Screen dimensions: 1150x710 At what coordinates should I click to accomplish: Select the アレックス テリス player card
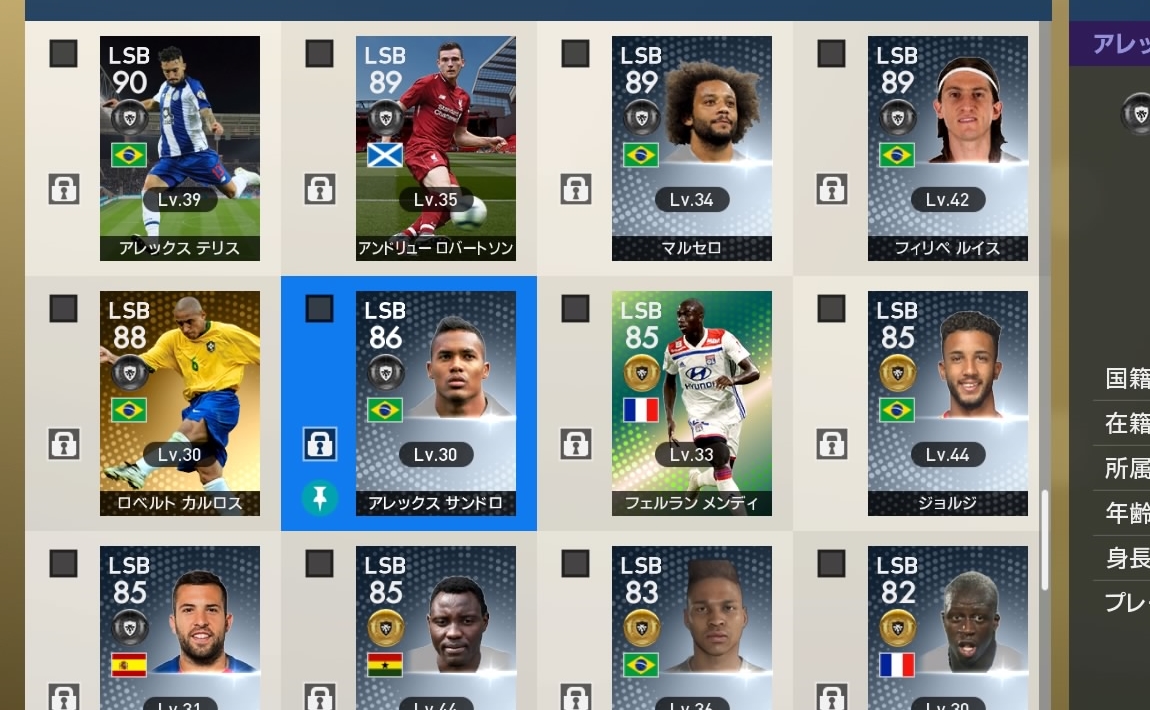(x=180, y=148)
